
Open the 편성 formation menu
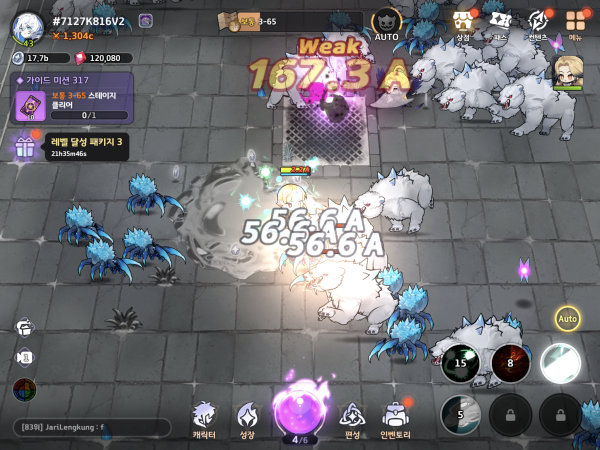pos(352,420)
